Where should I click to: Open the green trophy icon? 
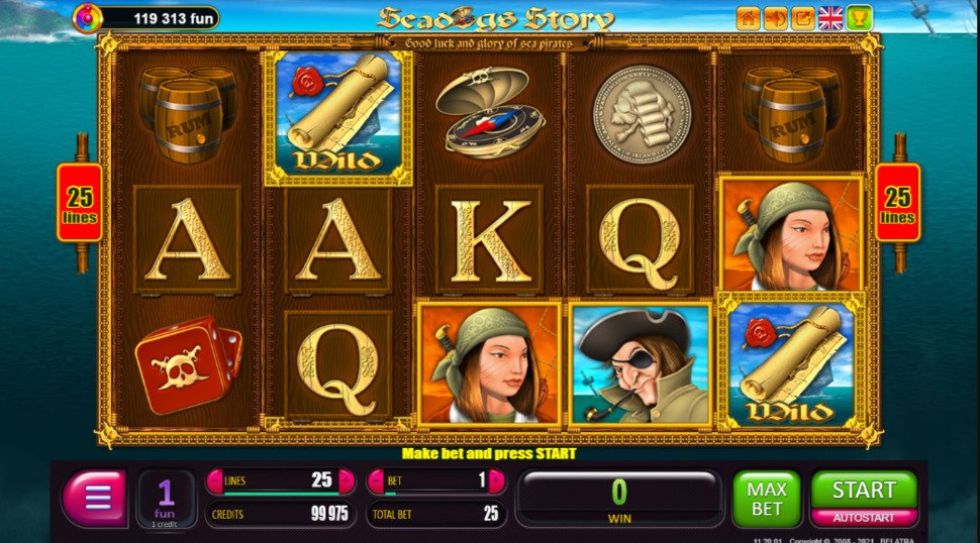[x=859, y=17]
